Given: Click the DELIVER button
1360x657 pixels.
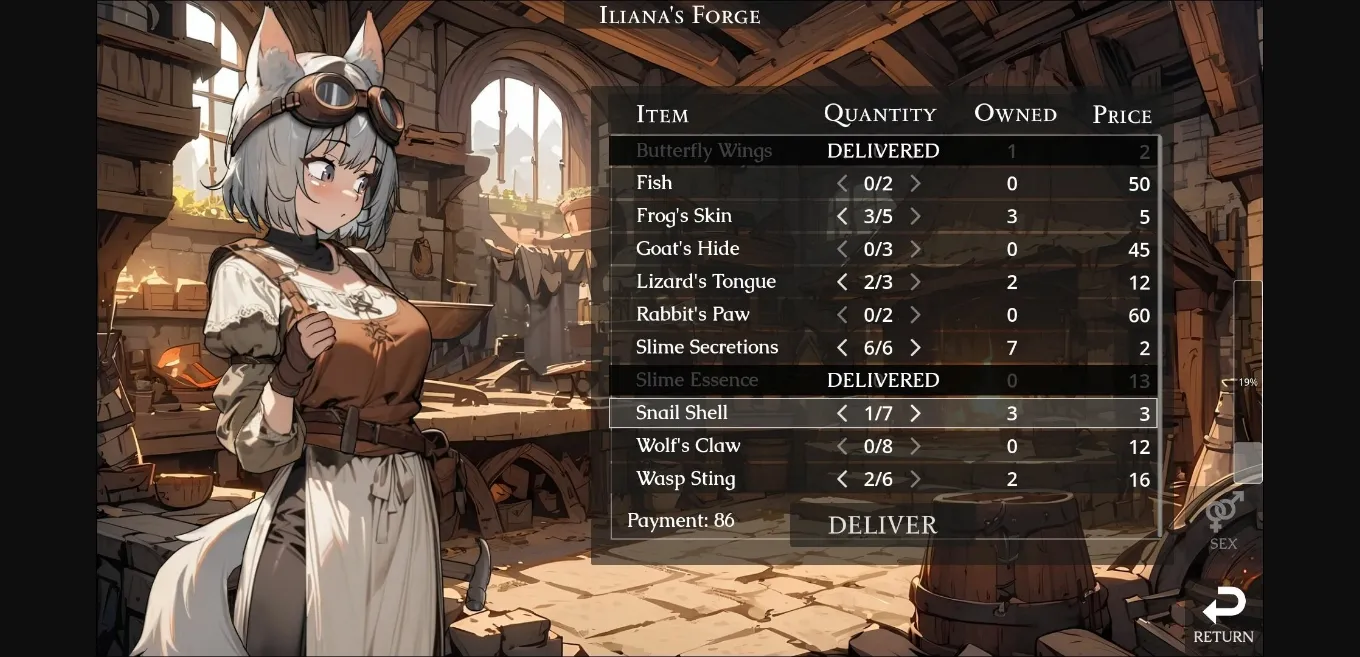Looking at the screenshot, I should (x=882, y=525).
